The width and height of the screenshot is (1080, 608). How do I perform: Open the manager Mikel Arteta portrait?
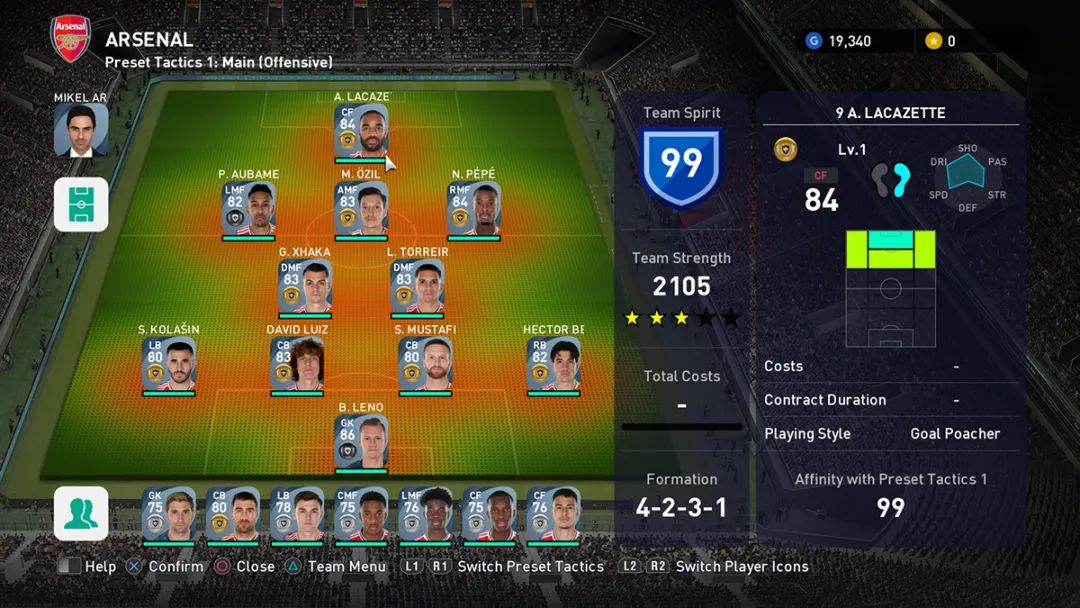click(x=81, y=130)
